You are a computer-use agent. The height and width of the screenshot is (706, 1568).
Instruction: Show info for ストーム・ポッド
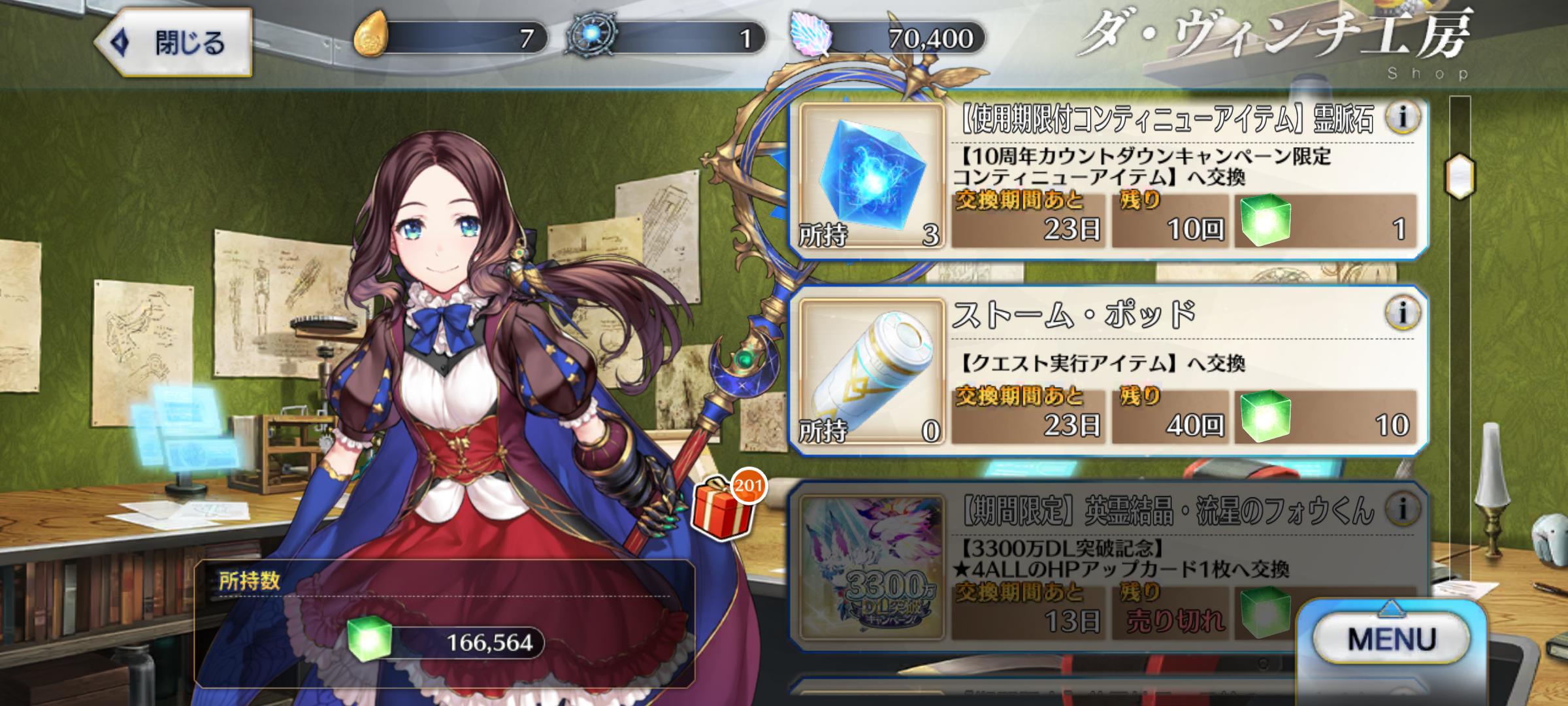click(1401, 312)
